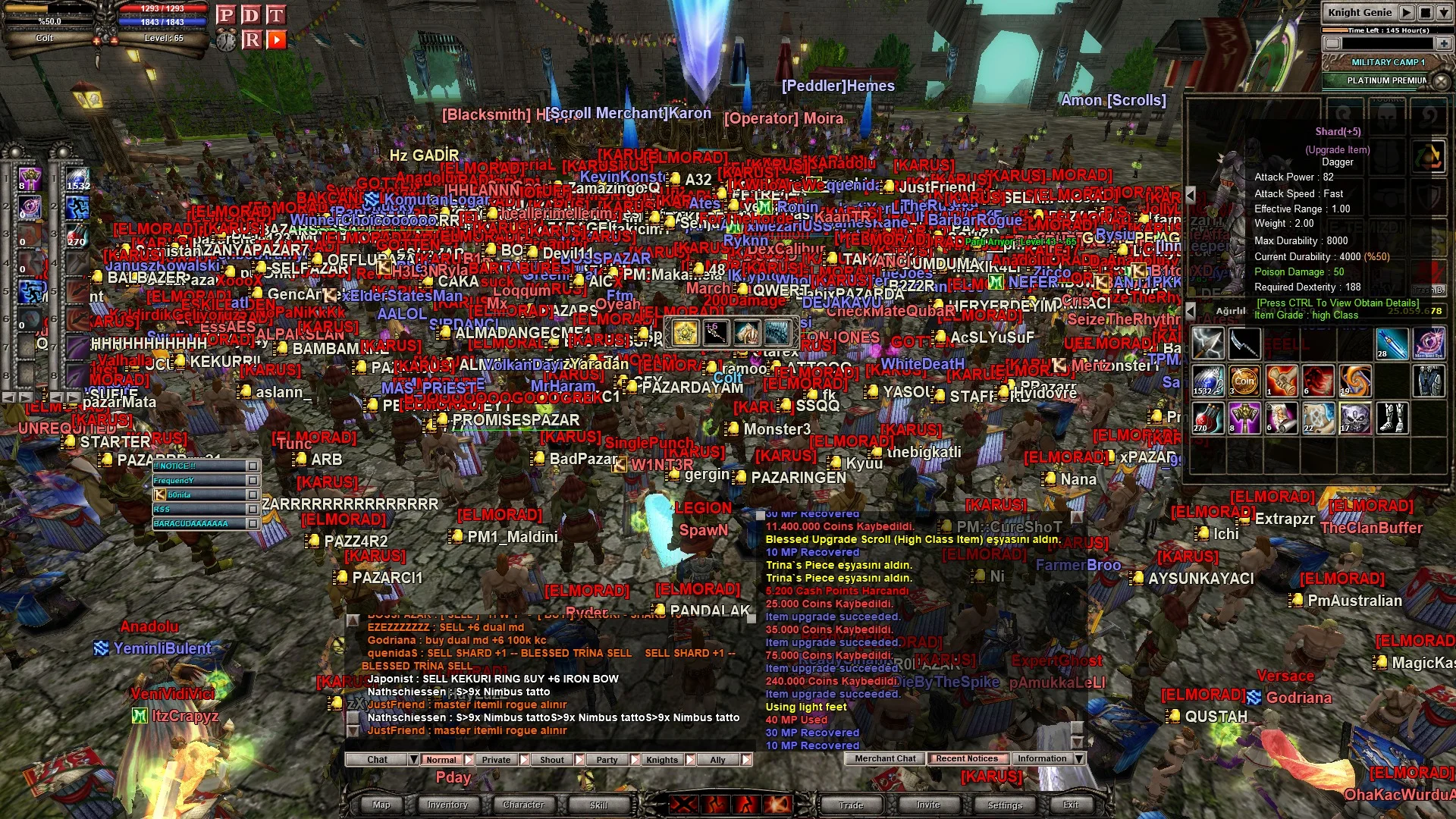Open the Character sheet
The image size is (1456, 819).
tap(523, 805)
